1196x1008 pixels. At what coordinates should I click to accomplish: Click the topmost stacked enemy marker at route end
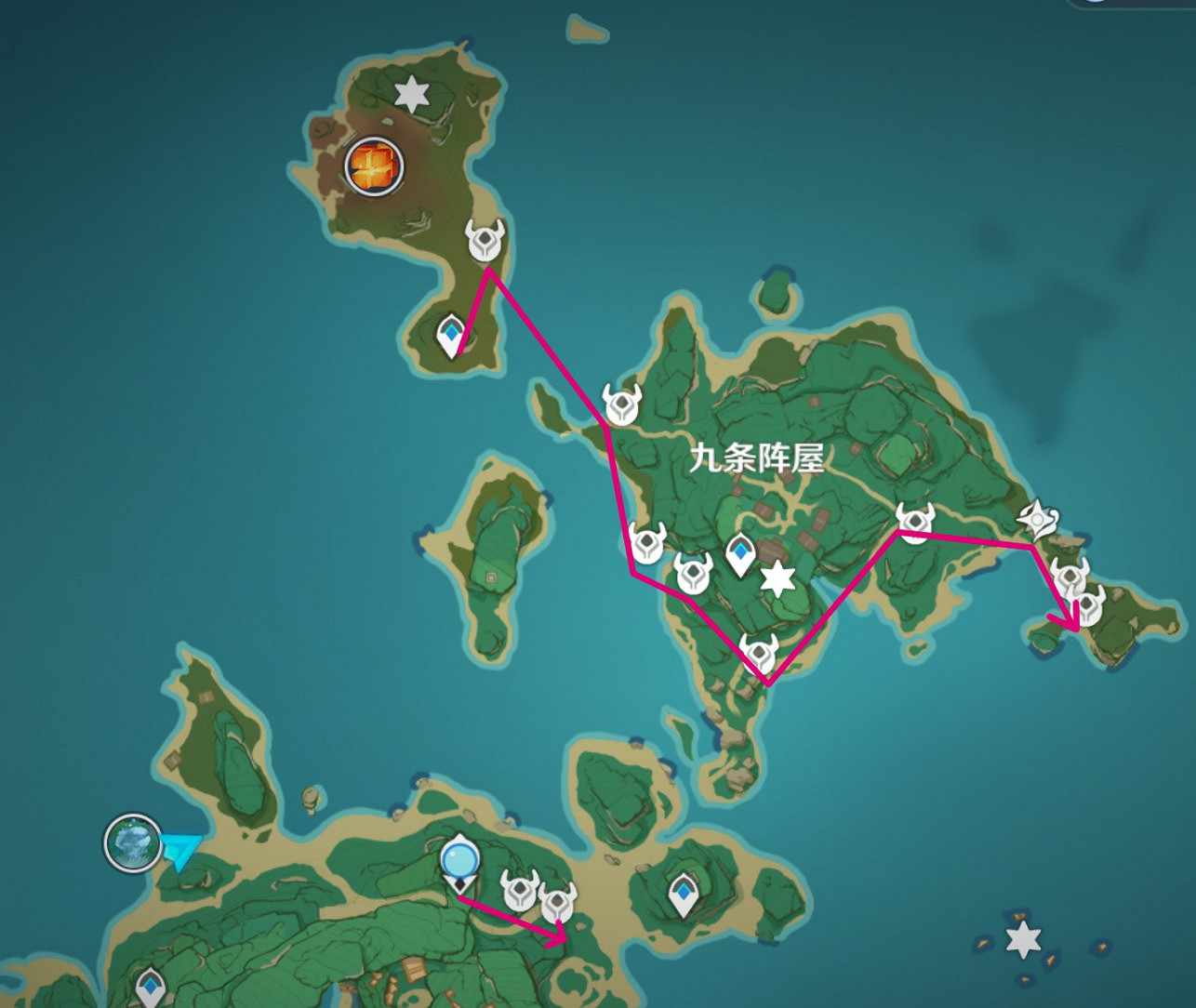point(1070,577)
